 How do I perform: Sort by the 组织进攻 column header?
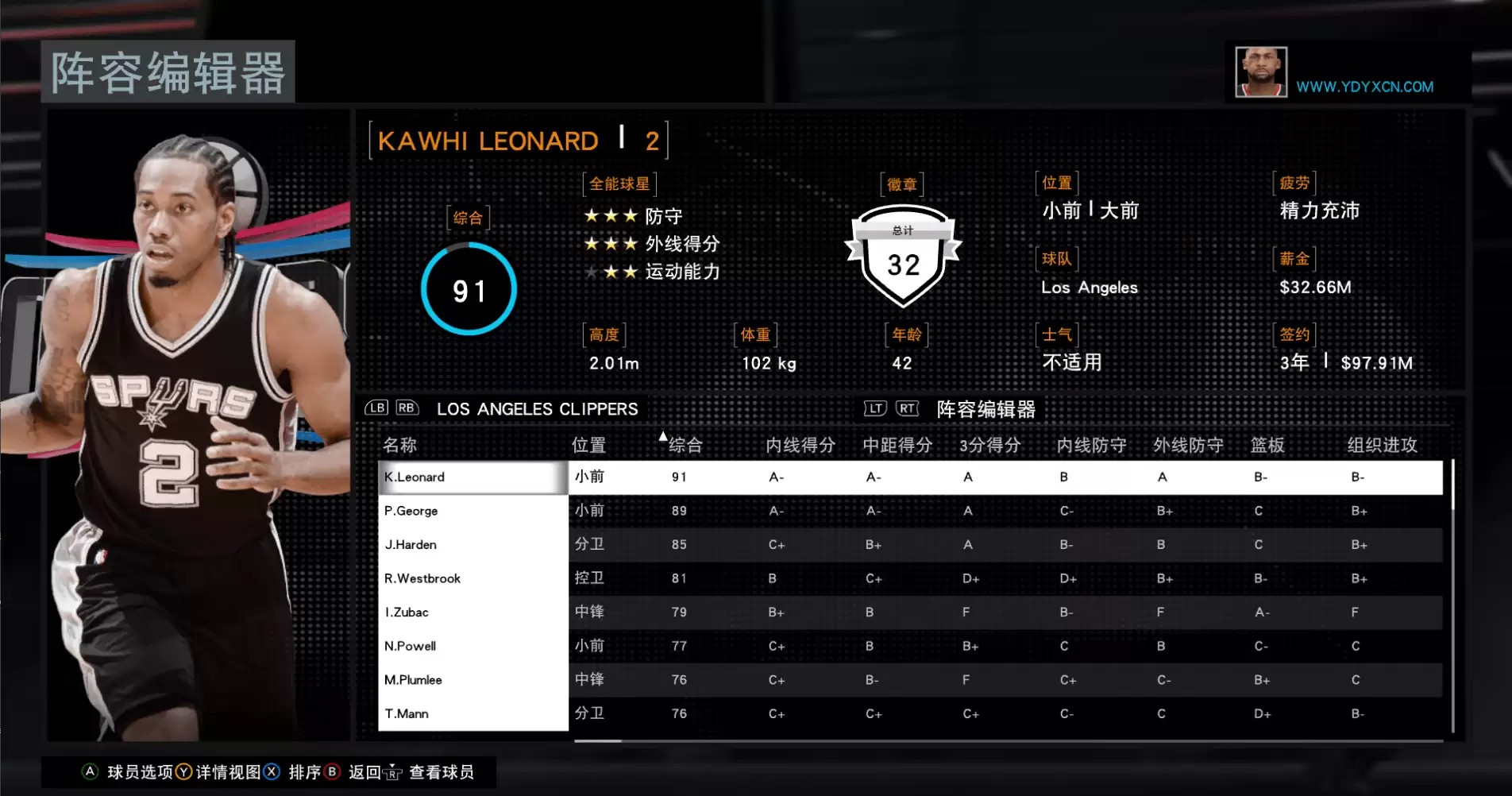pos(1382,445)
